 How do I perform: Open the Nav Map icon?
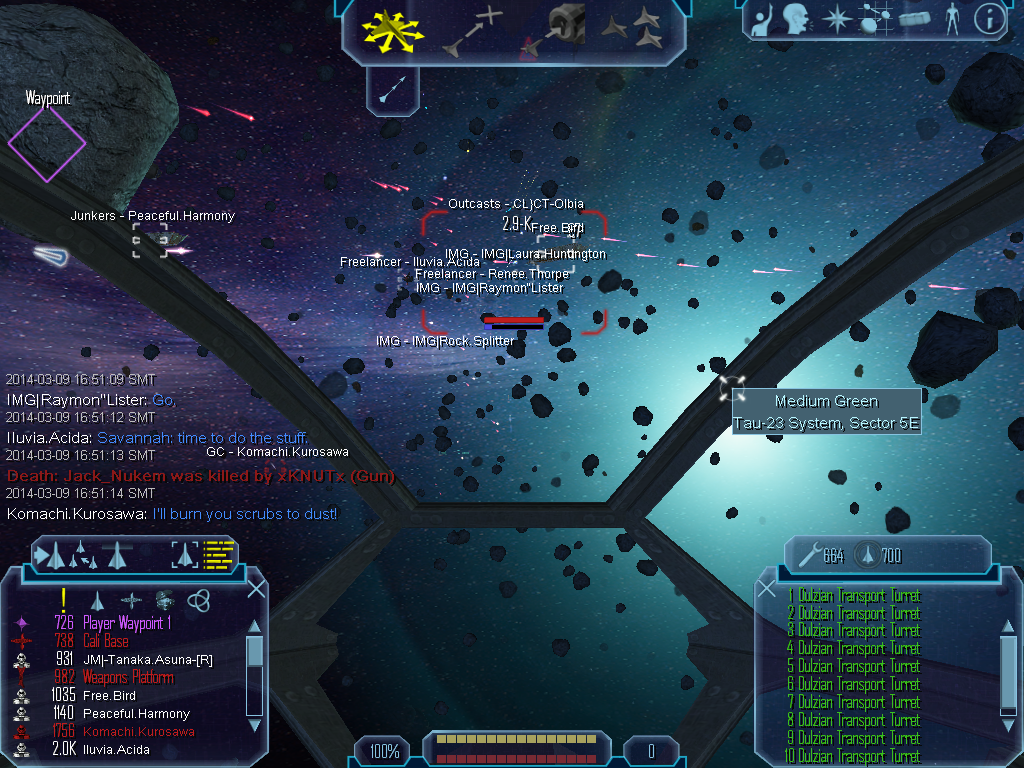(x=874, y=18)
